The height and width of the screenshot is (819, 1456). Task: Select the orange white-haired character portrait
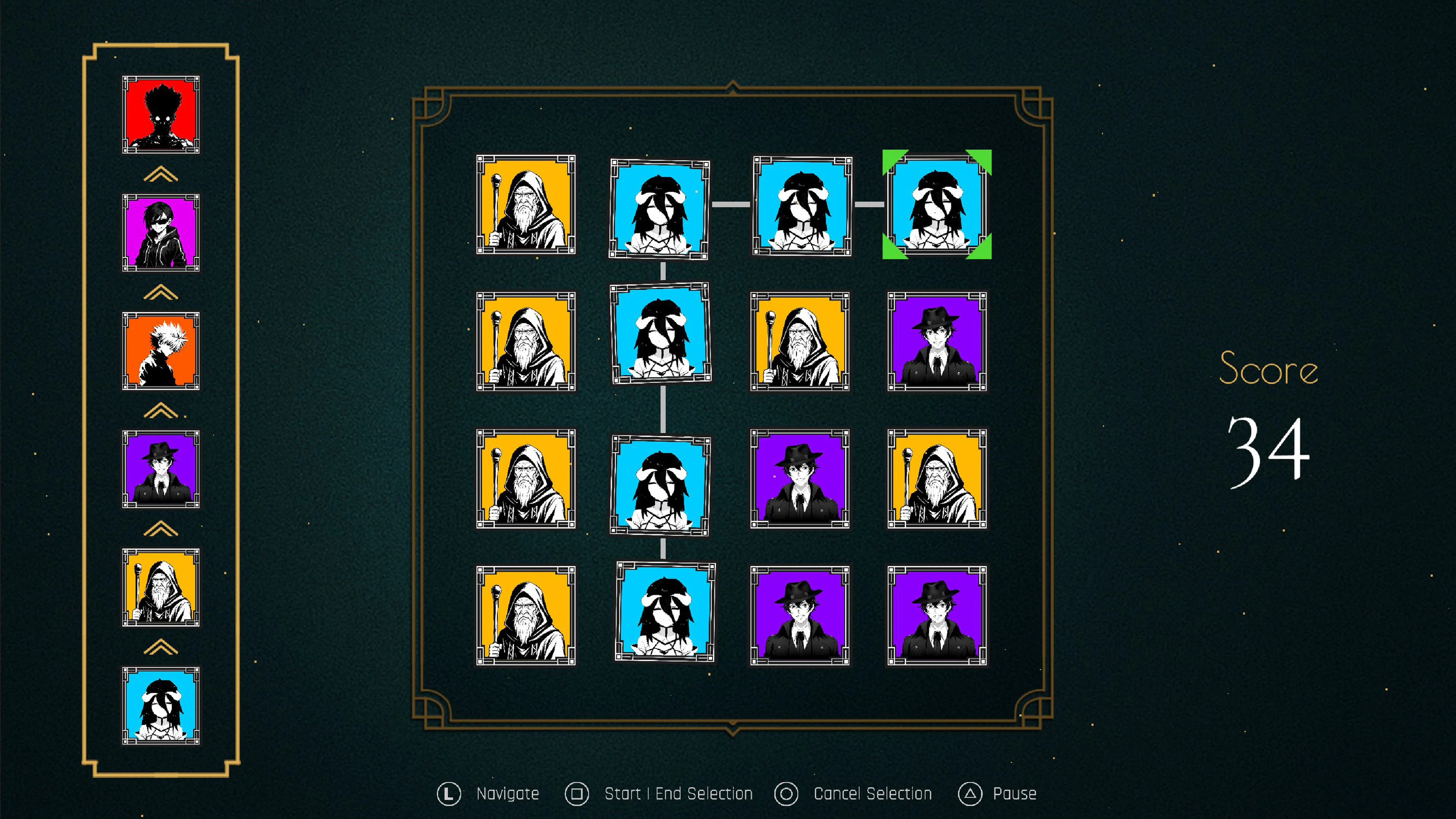(x=161, y=351)
